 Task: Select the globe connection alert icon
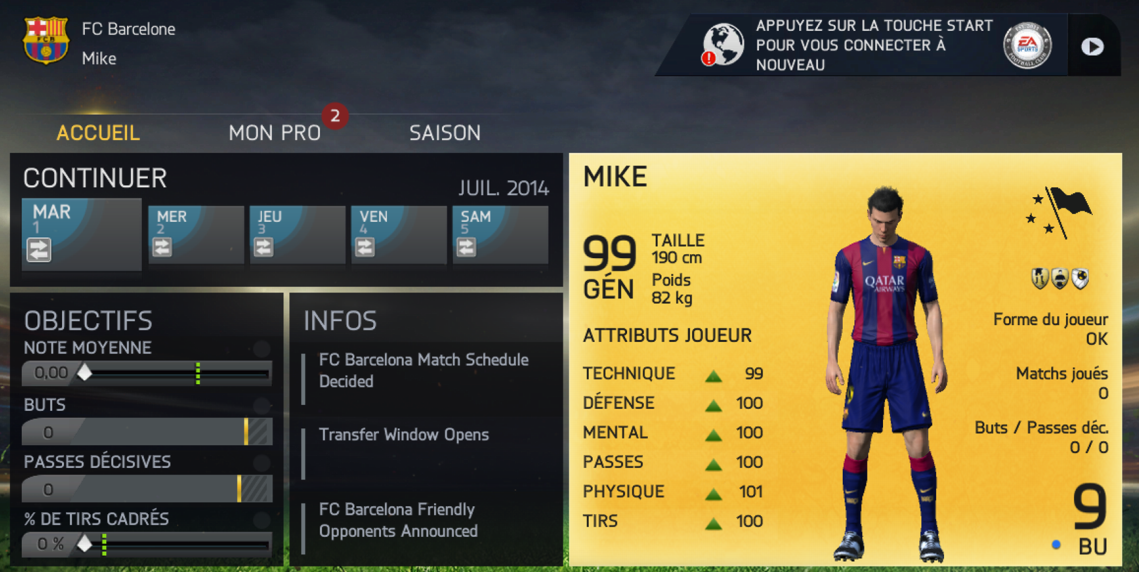723,45
